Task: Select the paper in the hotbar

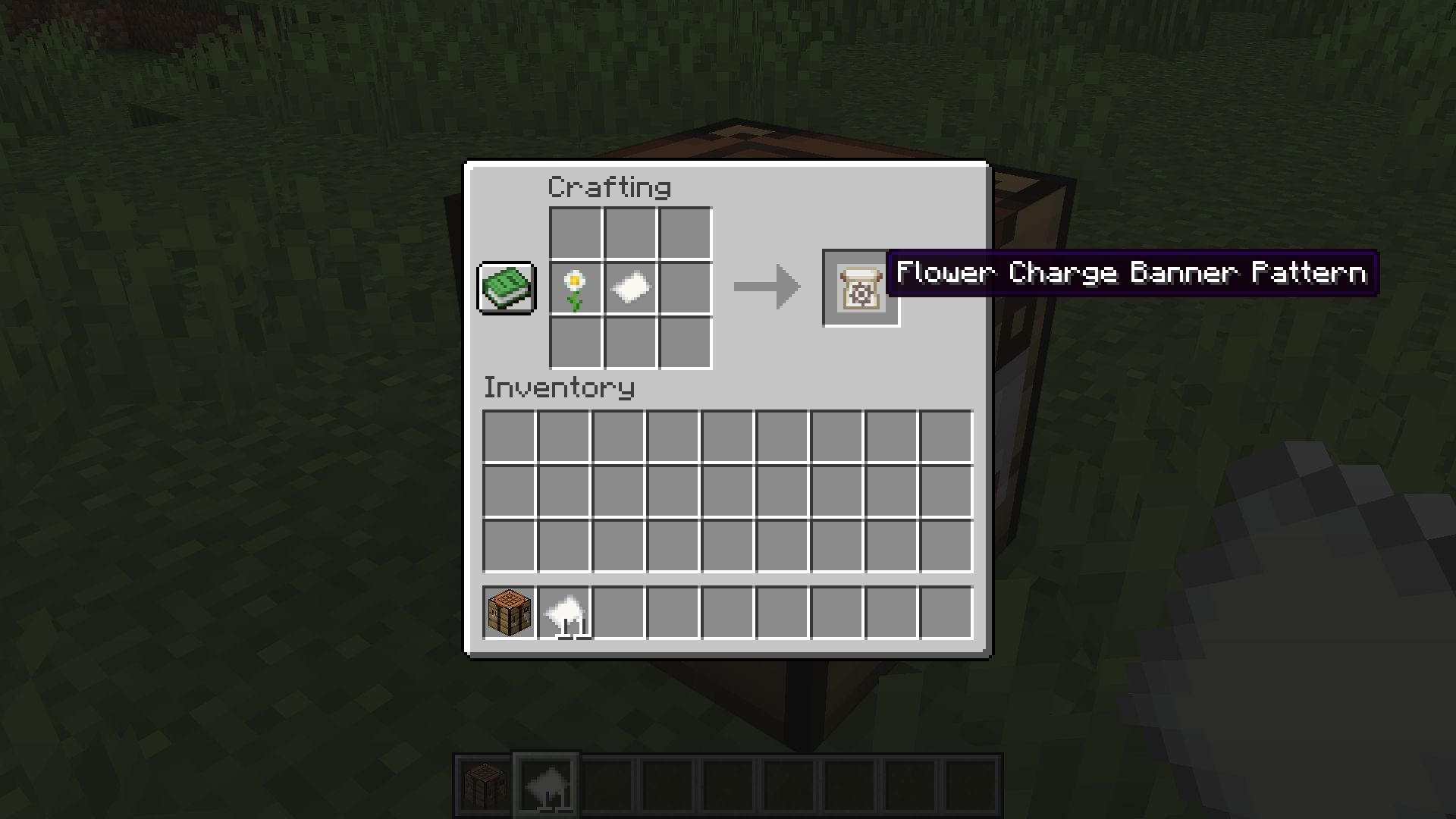Action: pos(546,783)
